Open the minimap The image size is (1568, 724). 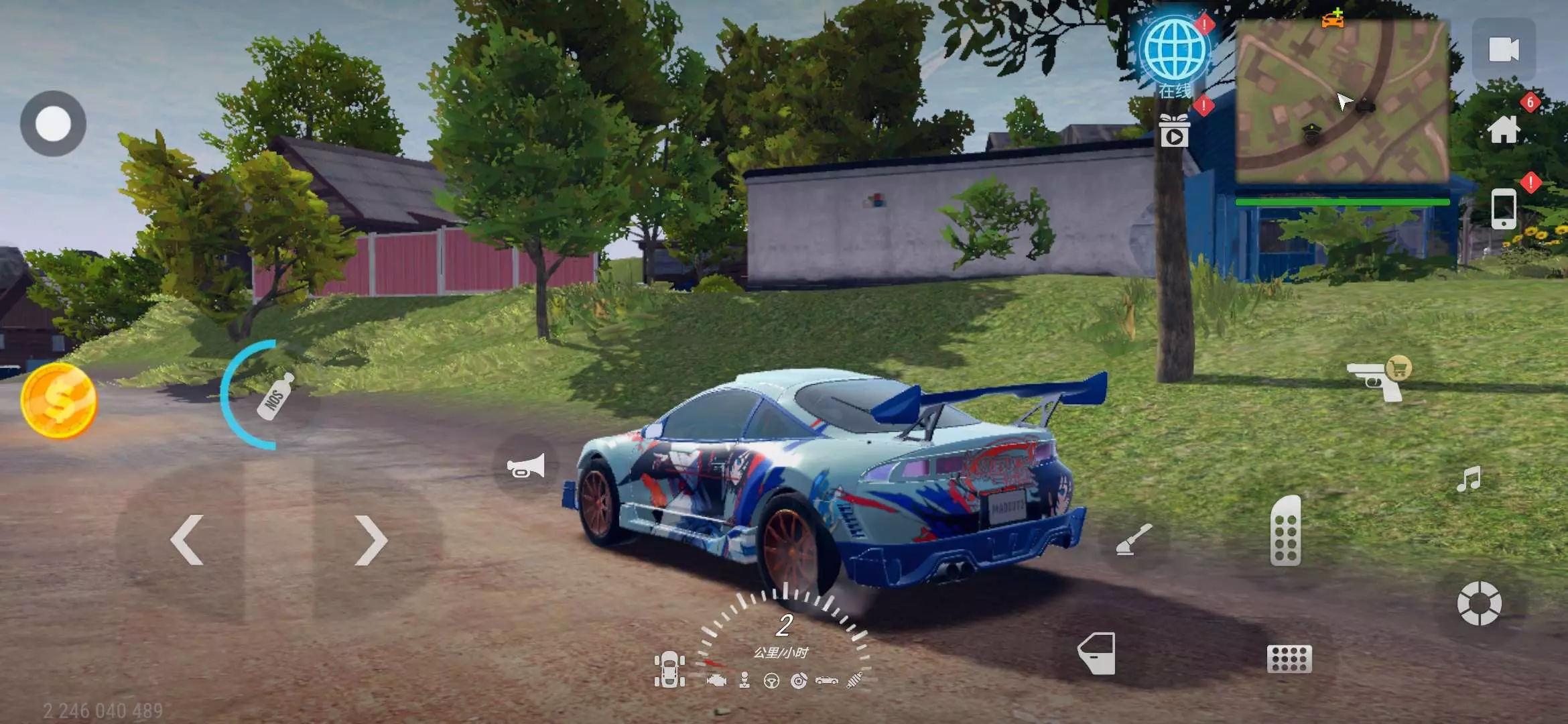1342,102
